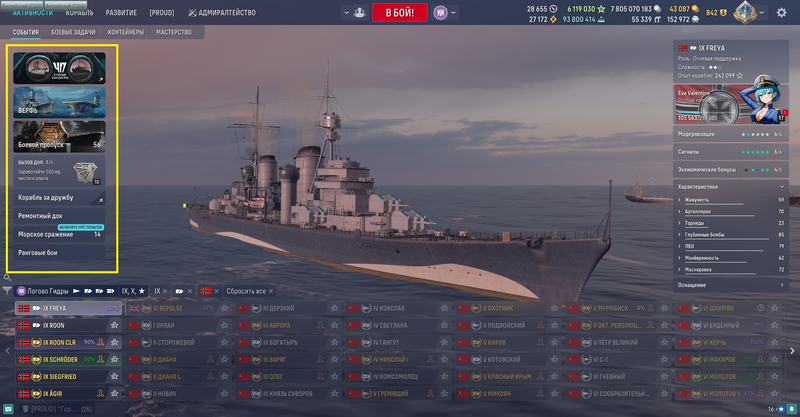Switch to the Контейнеры tab
800x417 pixels.
(126, 32)
